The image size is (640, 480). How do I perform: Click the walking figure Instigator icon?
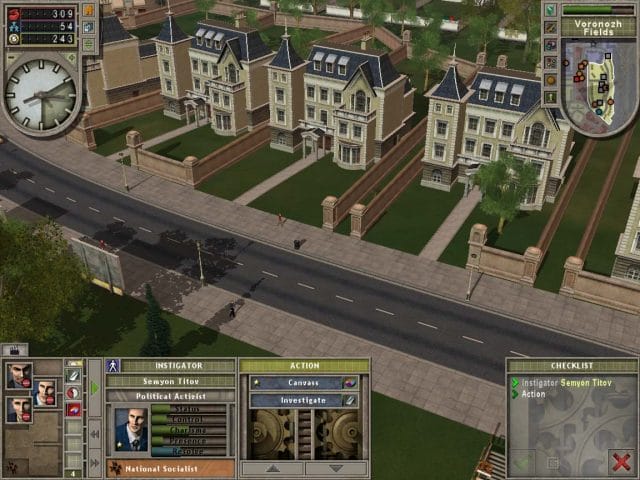tap(115, 366)
